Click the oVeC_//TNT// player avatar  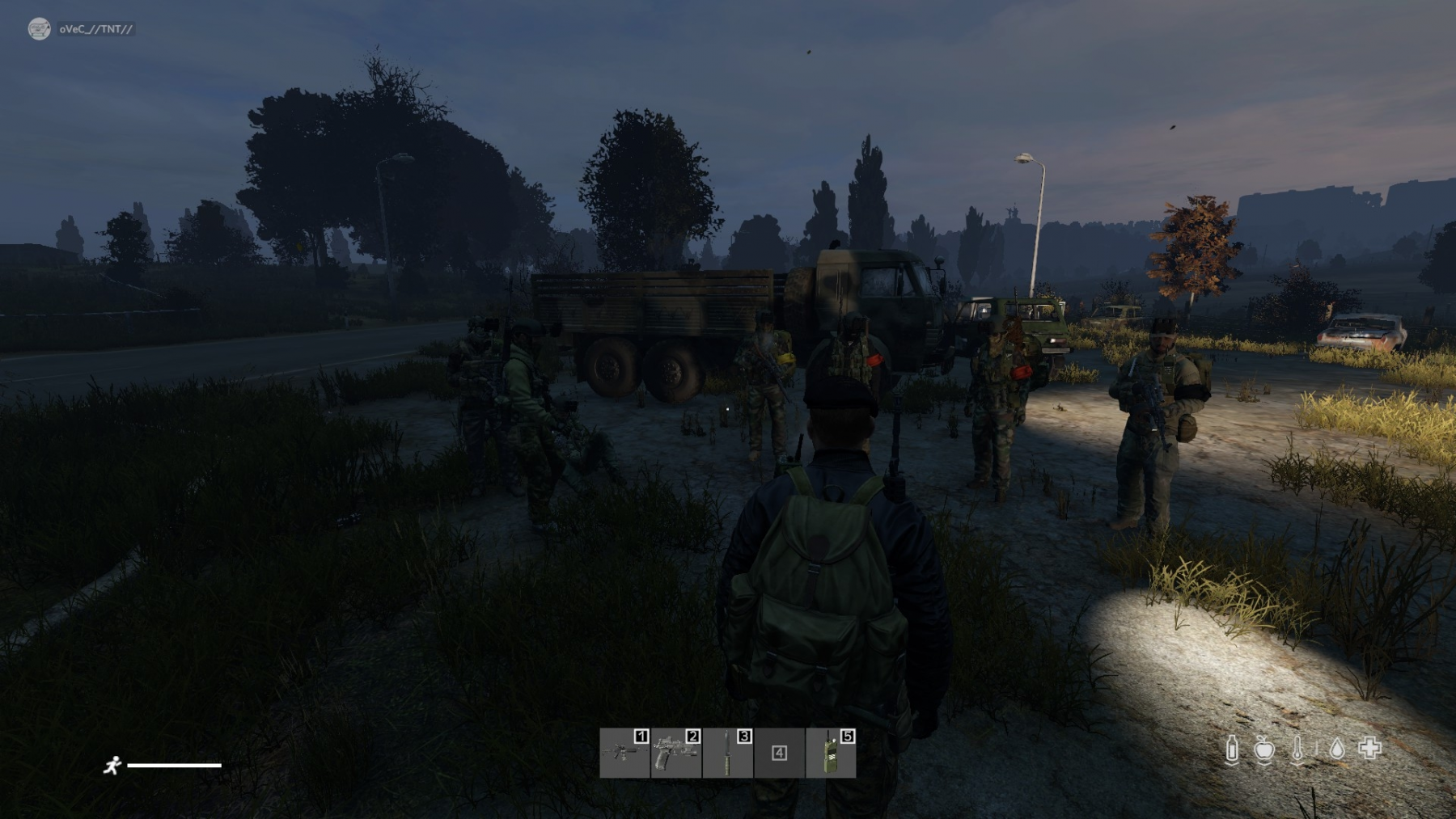39,29
